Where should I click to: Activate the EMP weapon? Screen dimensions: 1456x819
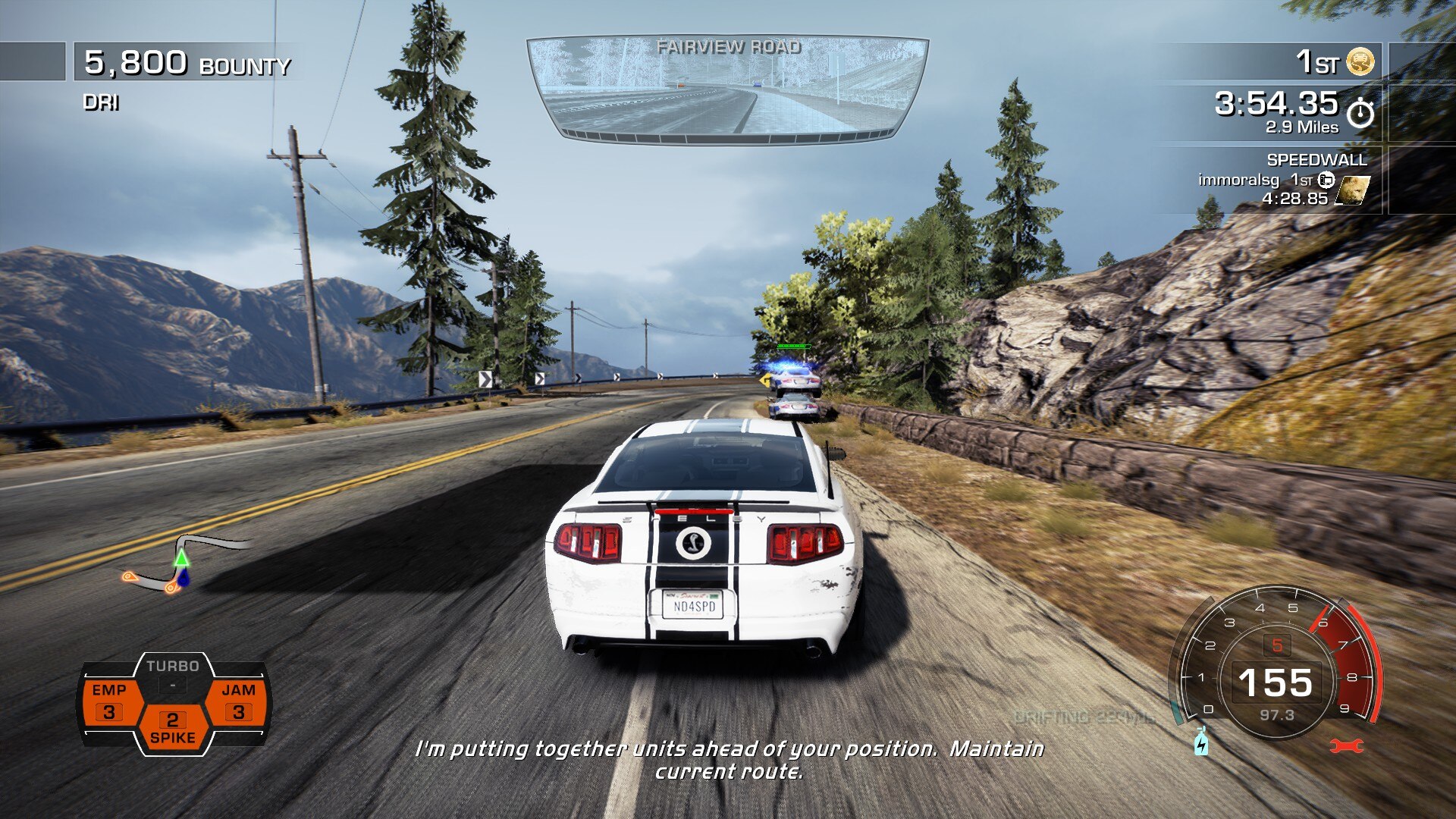[110, 701]
